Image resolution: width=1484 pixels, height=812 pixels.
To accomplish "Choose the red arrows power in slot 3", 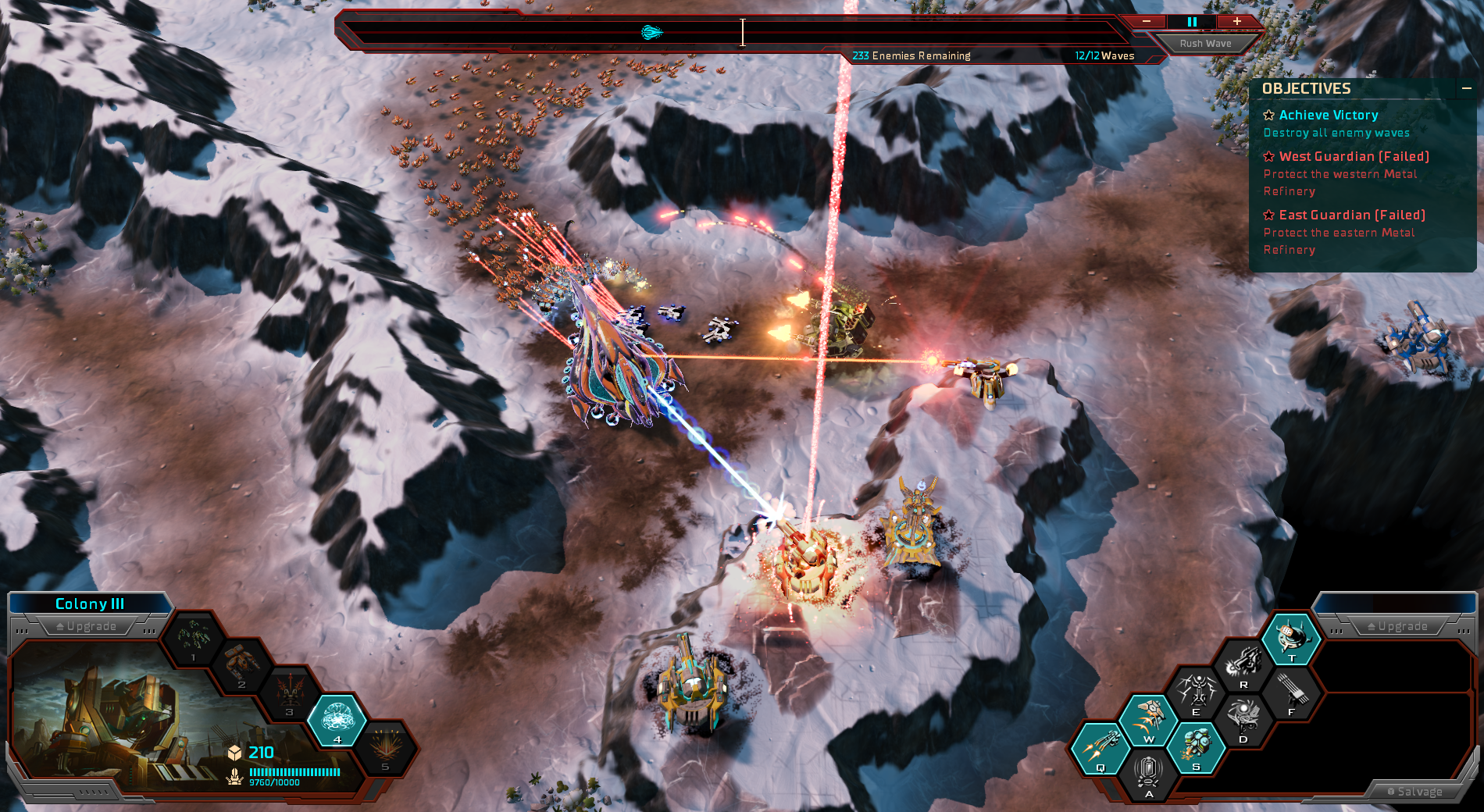I will click(x=290, y=693).
